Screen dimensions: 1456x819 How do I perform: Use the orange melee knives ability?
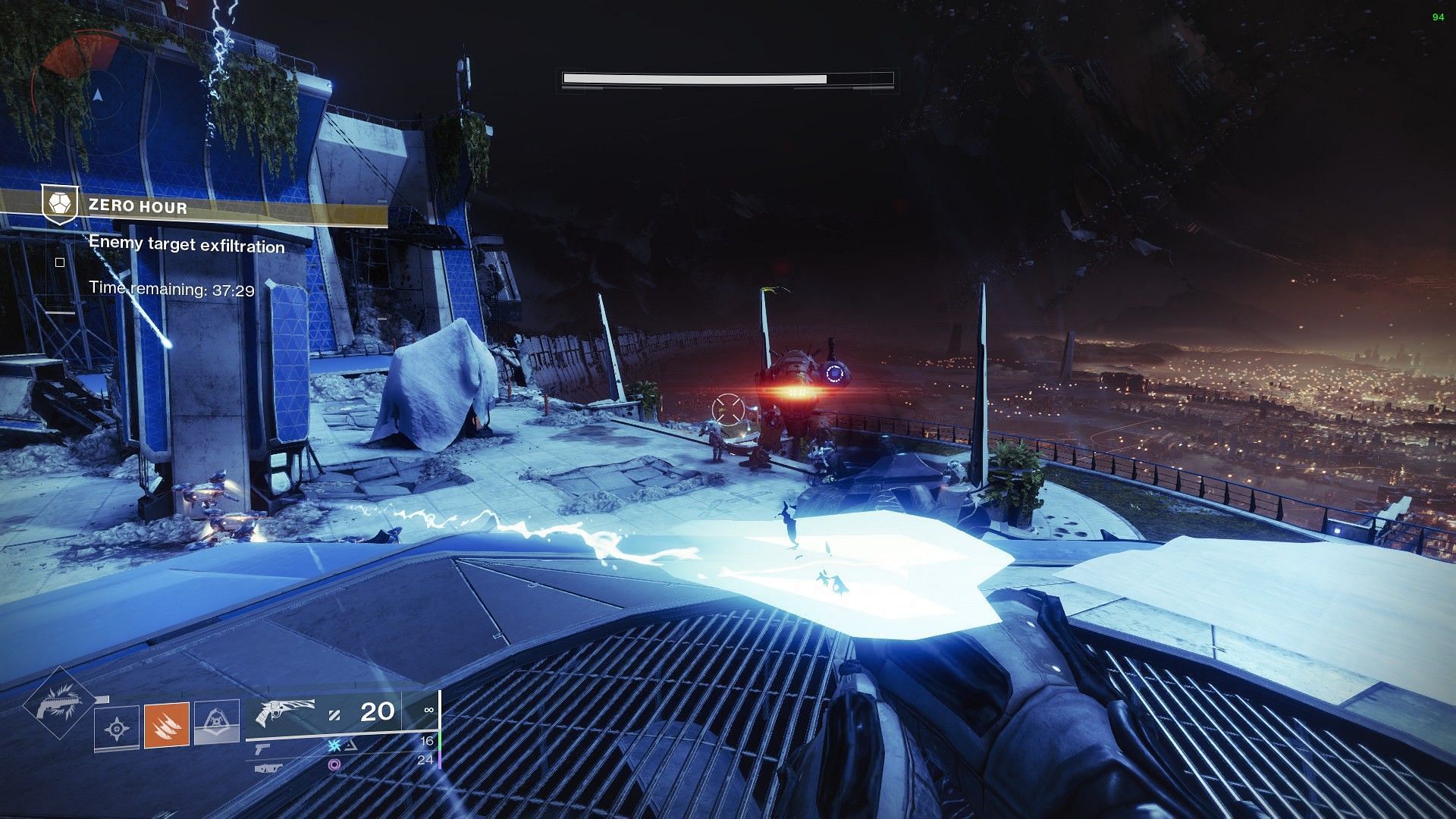[x=167, y=725]
